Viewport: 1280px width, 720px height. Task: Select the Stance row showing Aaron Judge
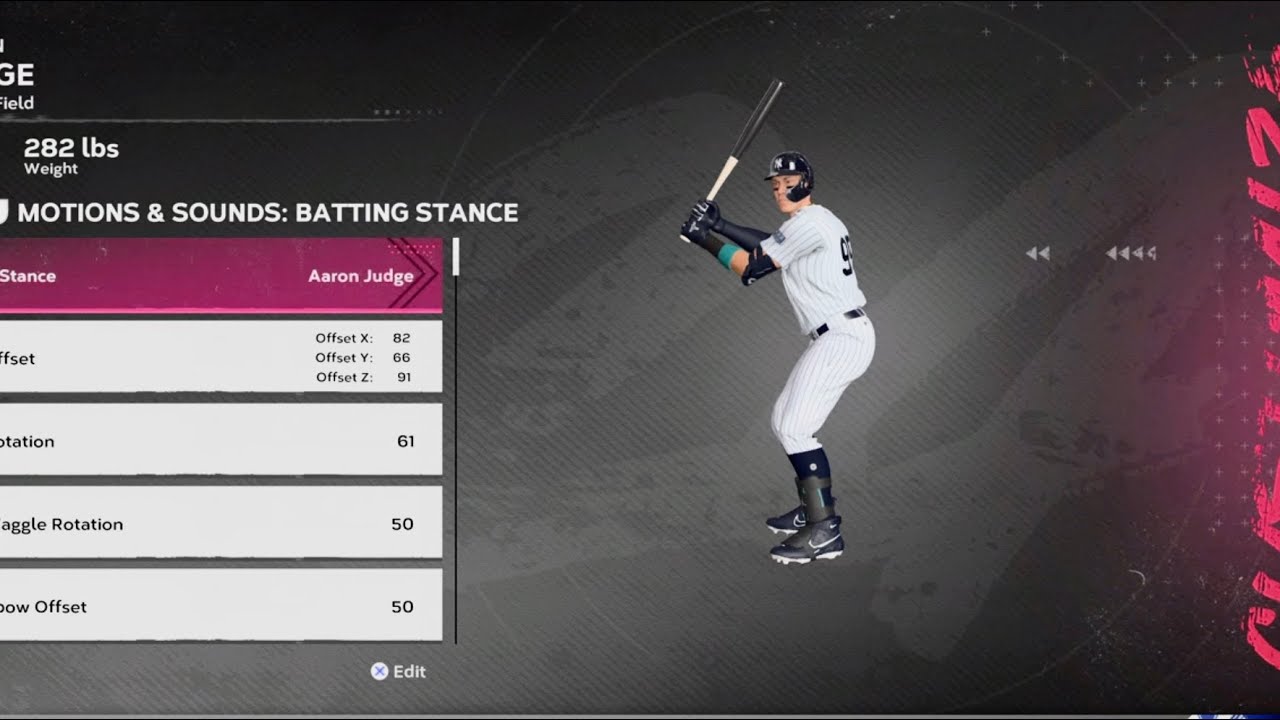tap(220, 275)
